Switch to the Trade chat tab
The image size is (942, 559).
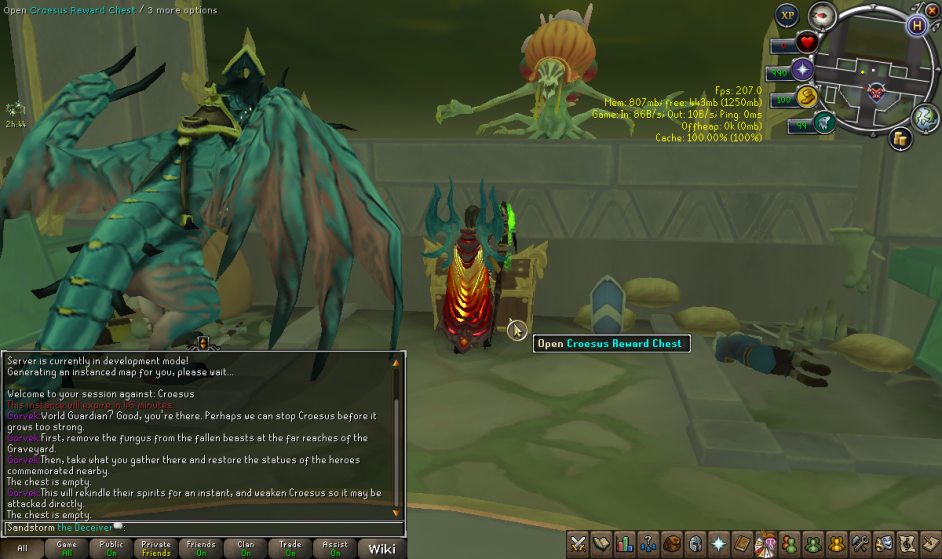coord(290,548)
